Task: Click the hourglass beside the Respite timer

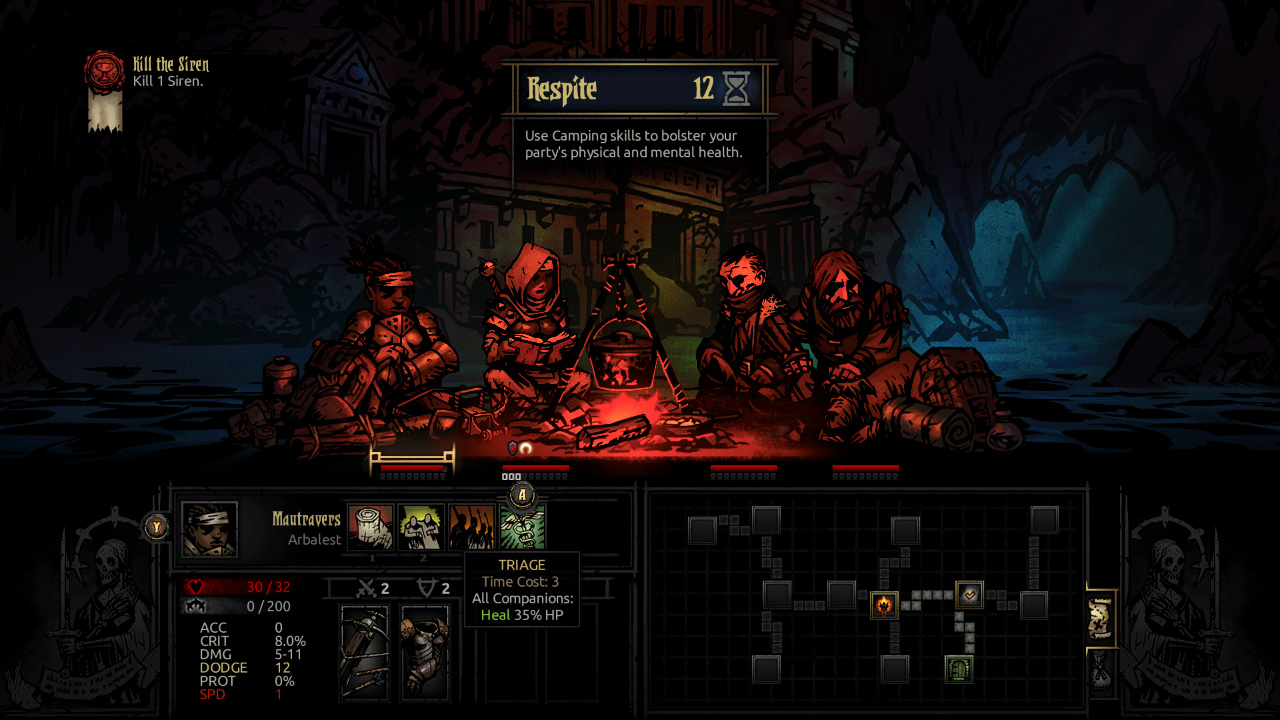Action: coord(737,89)
